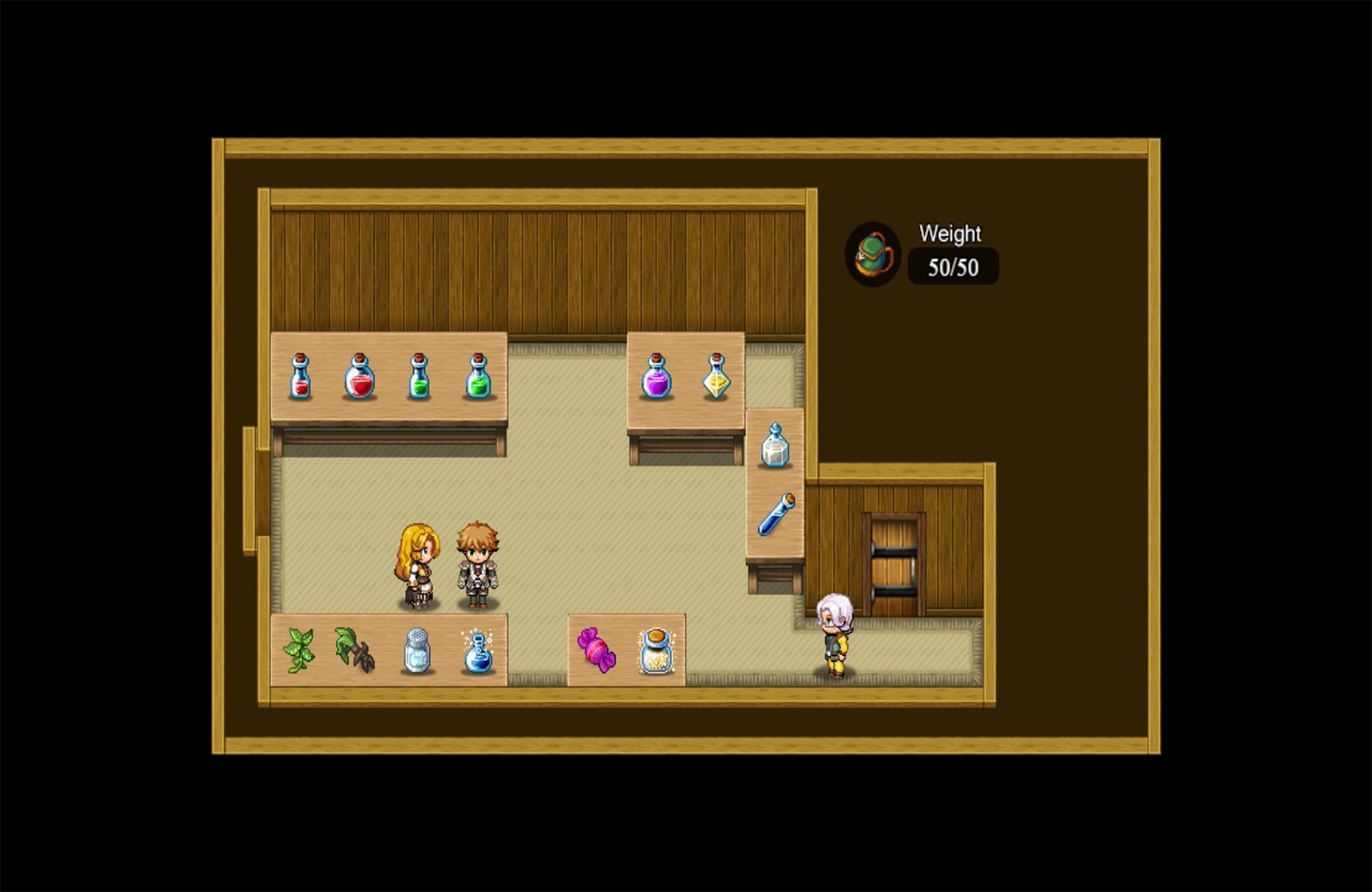Select the jar of honey on the table
Image resolution: width=1372 pixels, height=892 pixels.
(657, 652)
